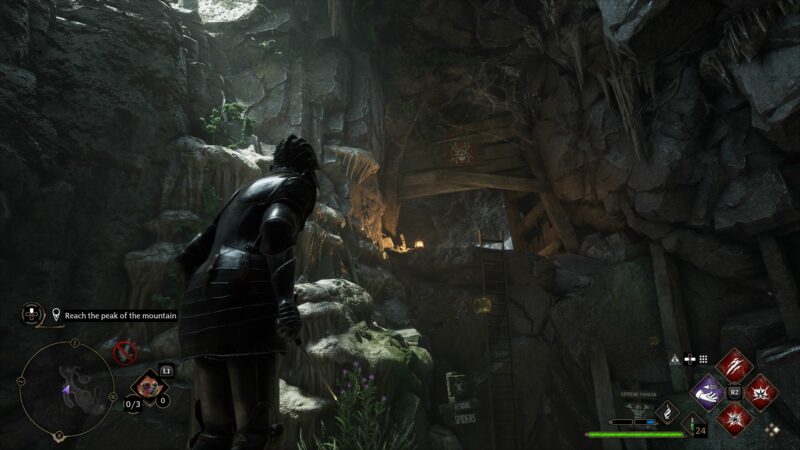Activate the purple summoning hand spell

click(708, 392)
